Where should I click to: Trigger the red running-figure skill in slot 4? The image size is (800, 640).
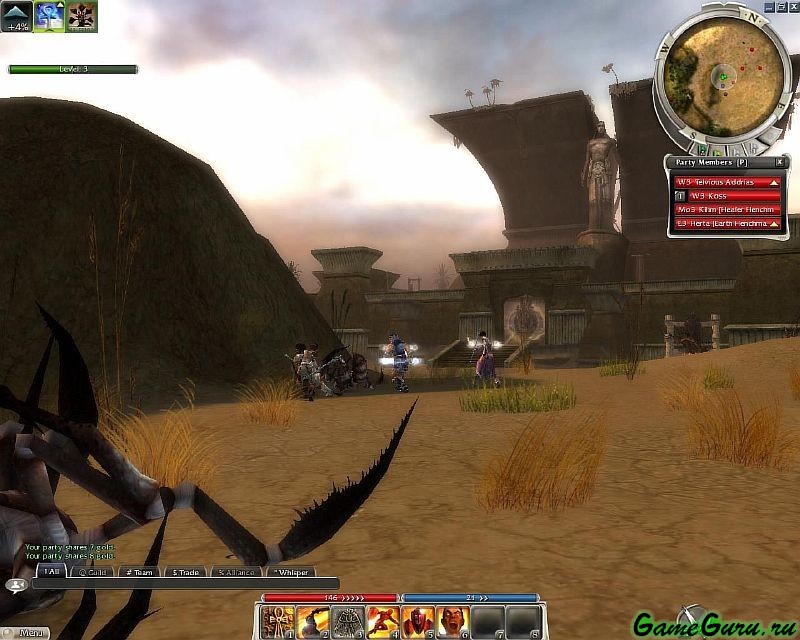pyautogui.click(x=383, y=621)
